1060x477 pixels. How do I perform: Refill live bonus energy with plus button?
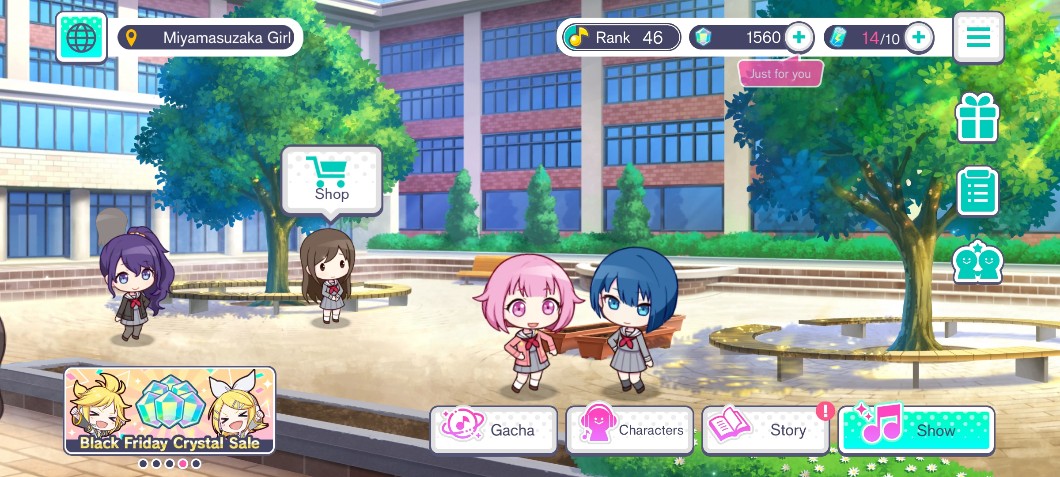point(918,38)
